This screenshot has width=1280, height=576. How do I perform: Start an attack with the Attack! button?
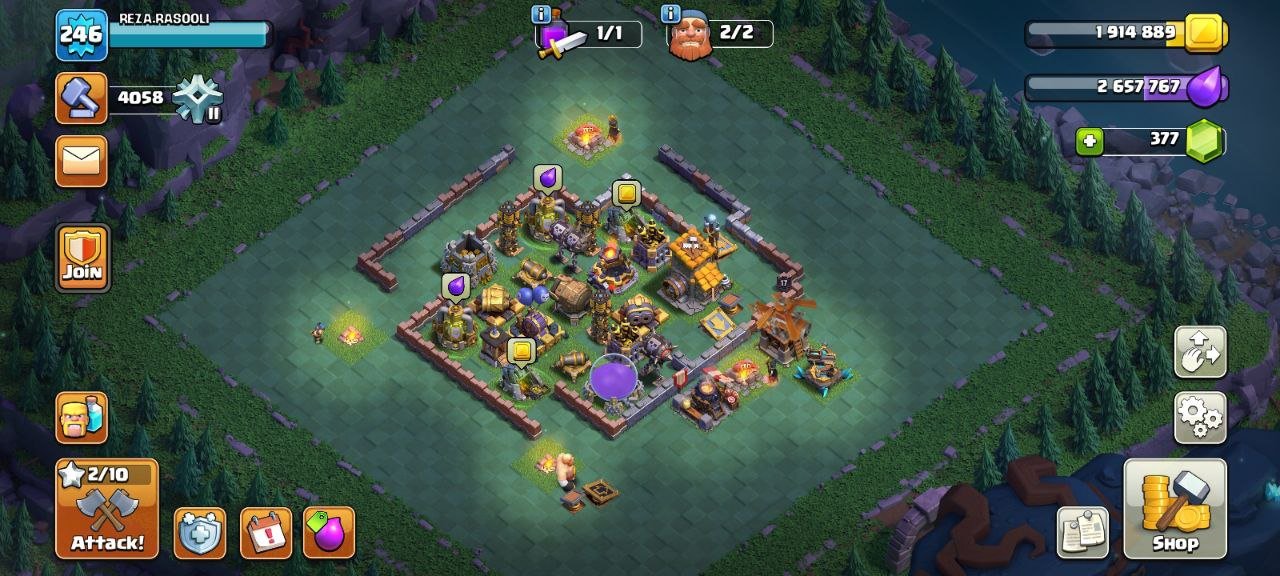107,510
